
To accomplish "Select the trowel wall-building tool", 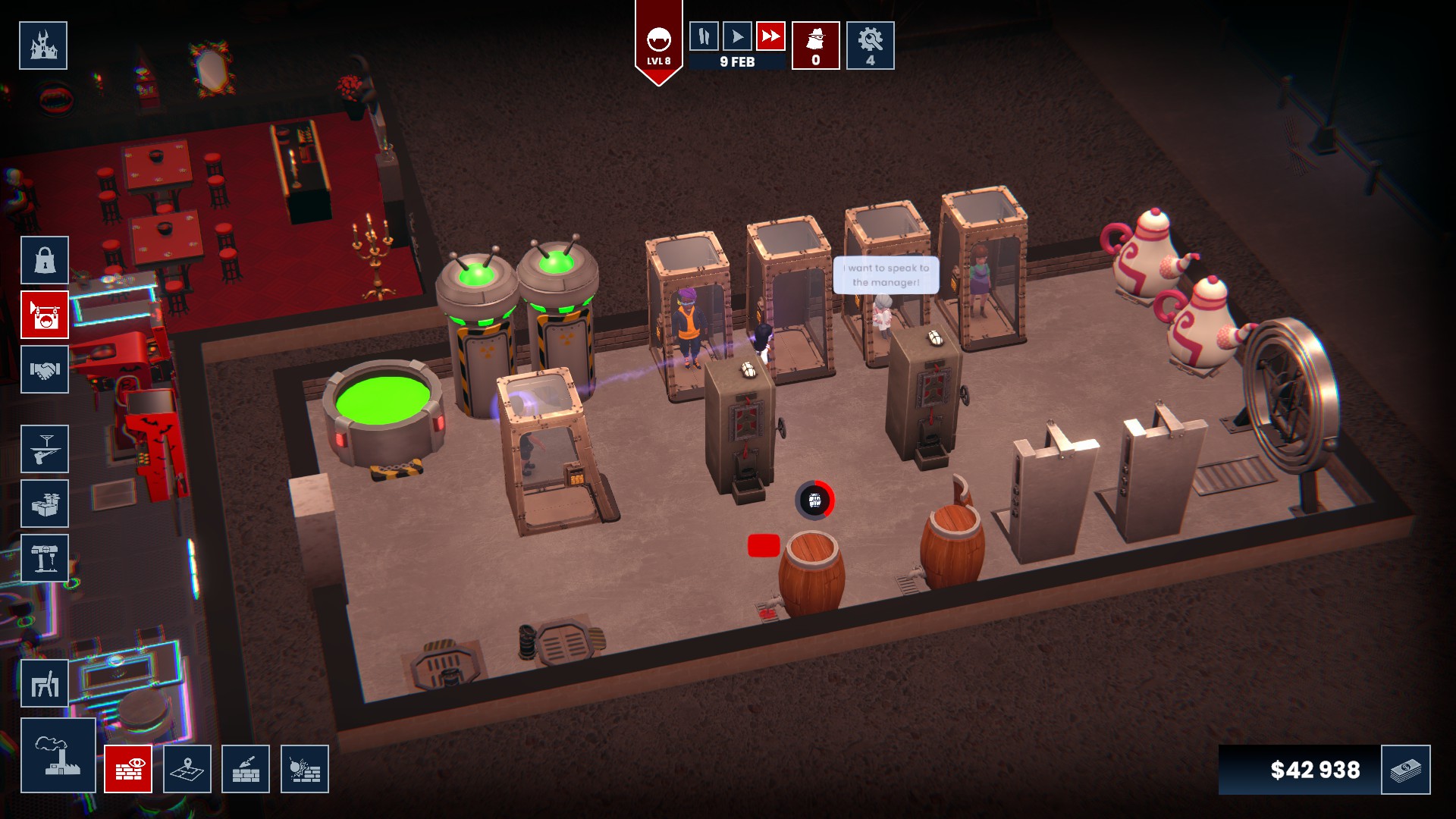I will click(246, 768).
